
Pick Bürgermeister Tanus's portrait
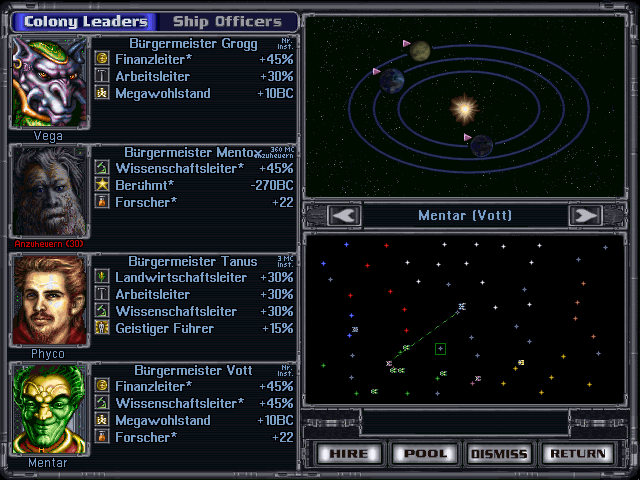coord(49,300)
